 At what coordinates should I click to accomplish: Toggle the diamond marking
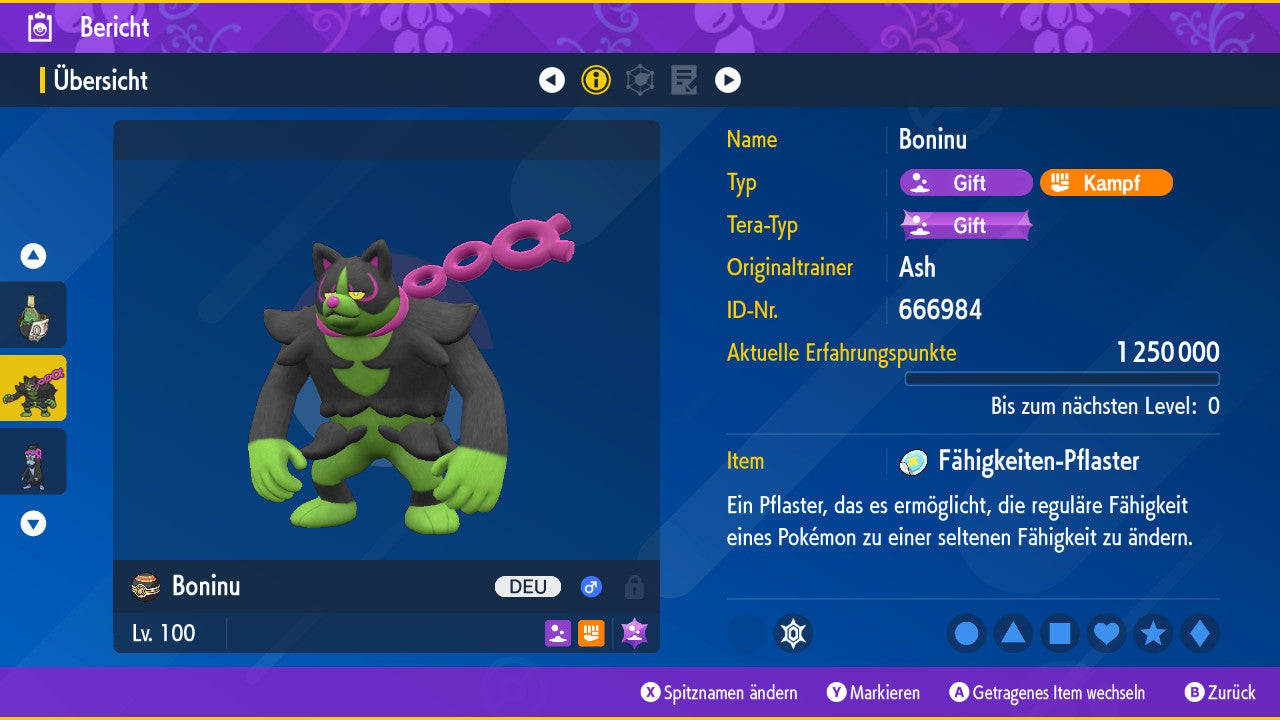[1200, 633]
